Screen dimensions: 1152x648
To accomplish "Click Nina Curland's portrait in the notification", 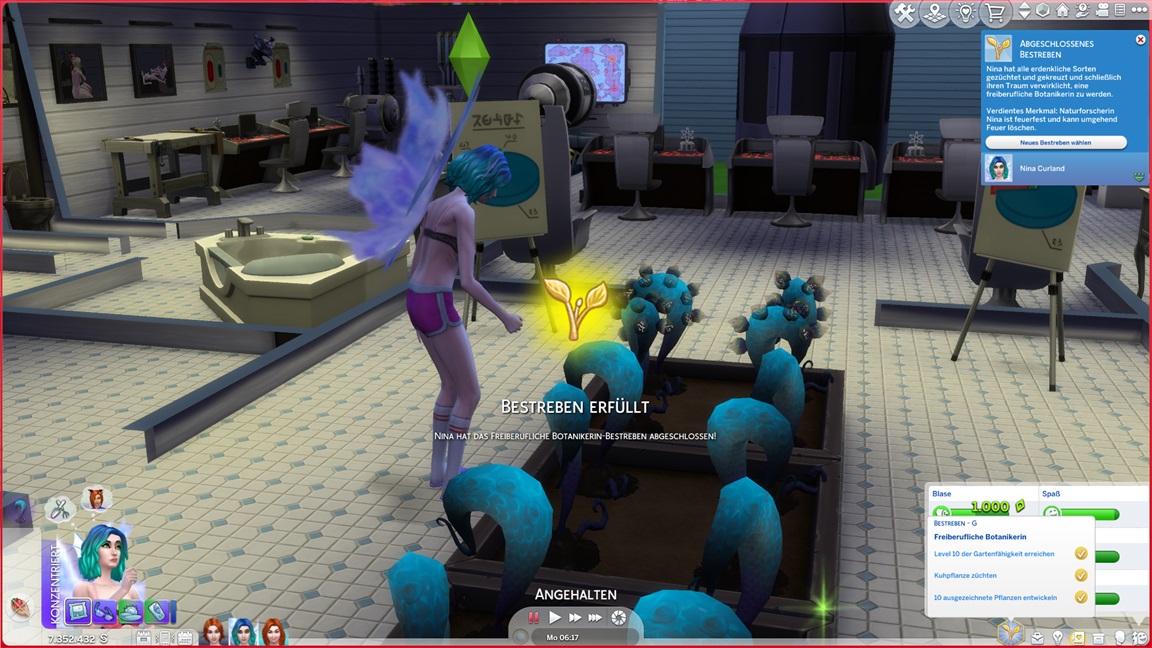I will tap(997, 168).
